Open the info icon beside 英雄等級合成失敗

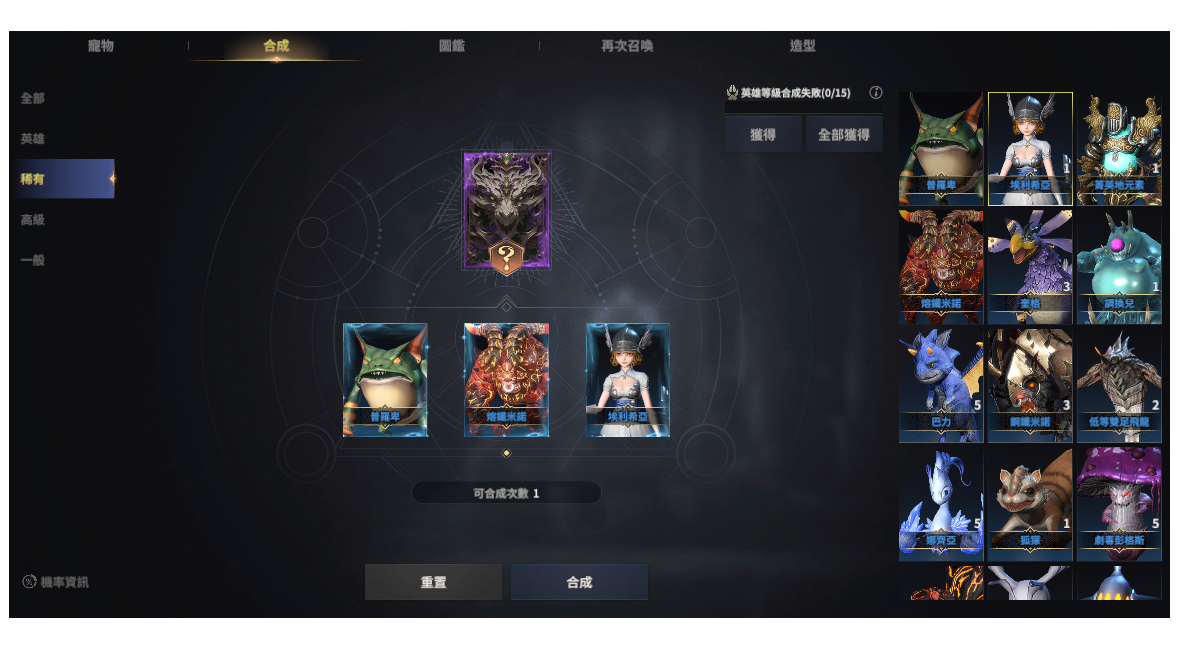(x=876, y=93)
